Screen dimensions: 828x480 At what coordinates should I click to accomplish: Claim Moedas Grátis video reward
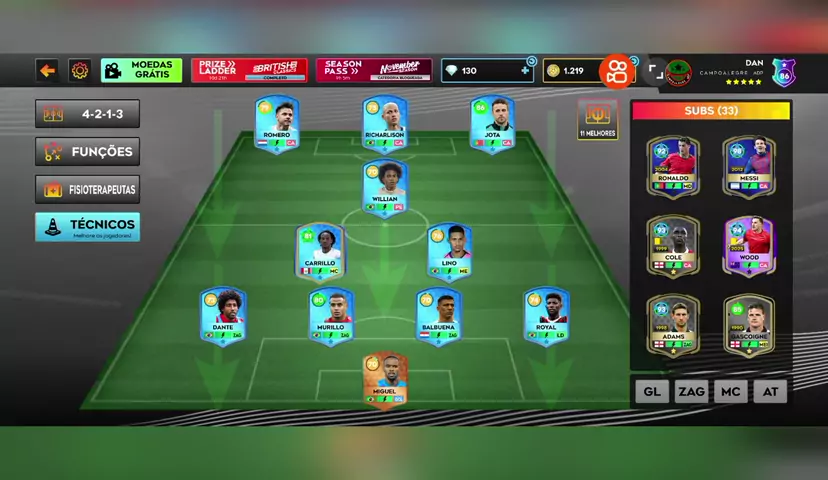[141, 70]
